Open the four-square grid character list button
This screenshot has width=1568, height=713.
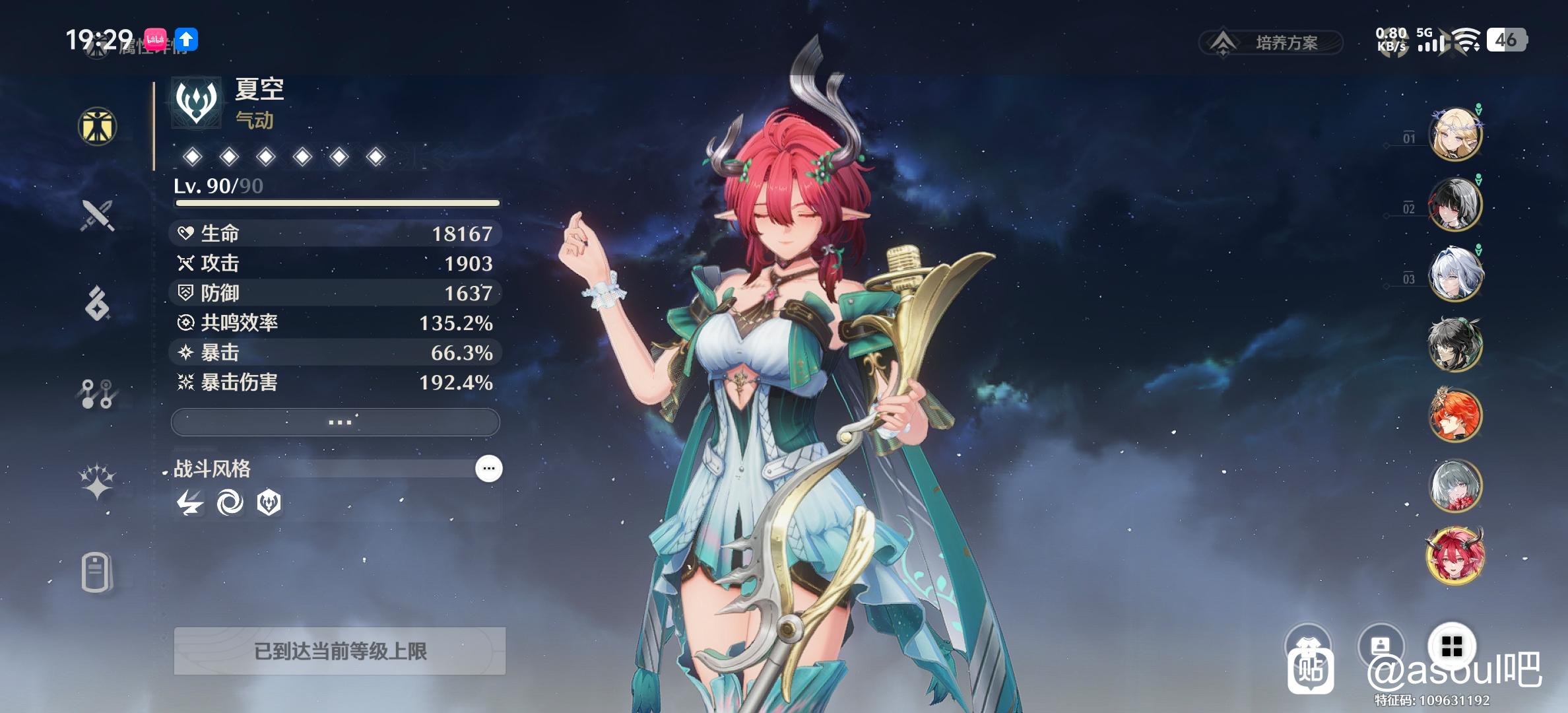1452,646
